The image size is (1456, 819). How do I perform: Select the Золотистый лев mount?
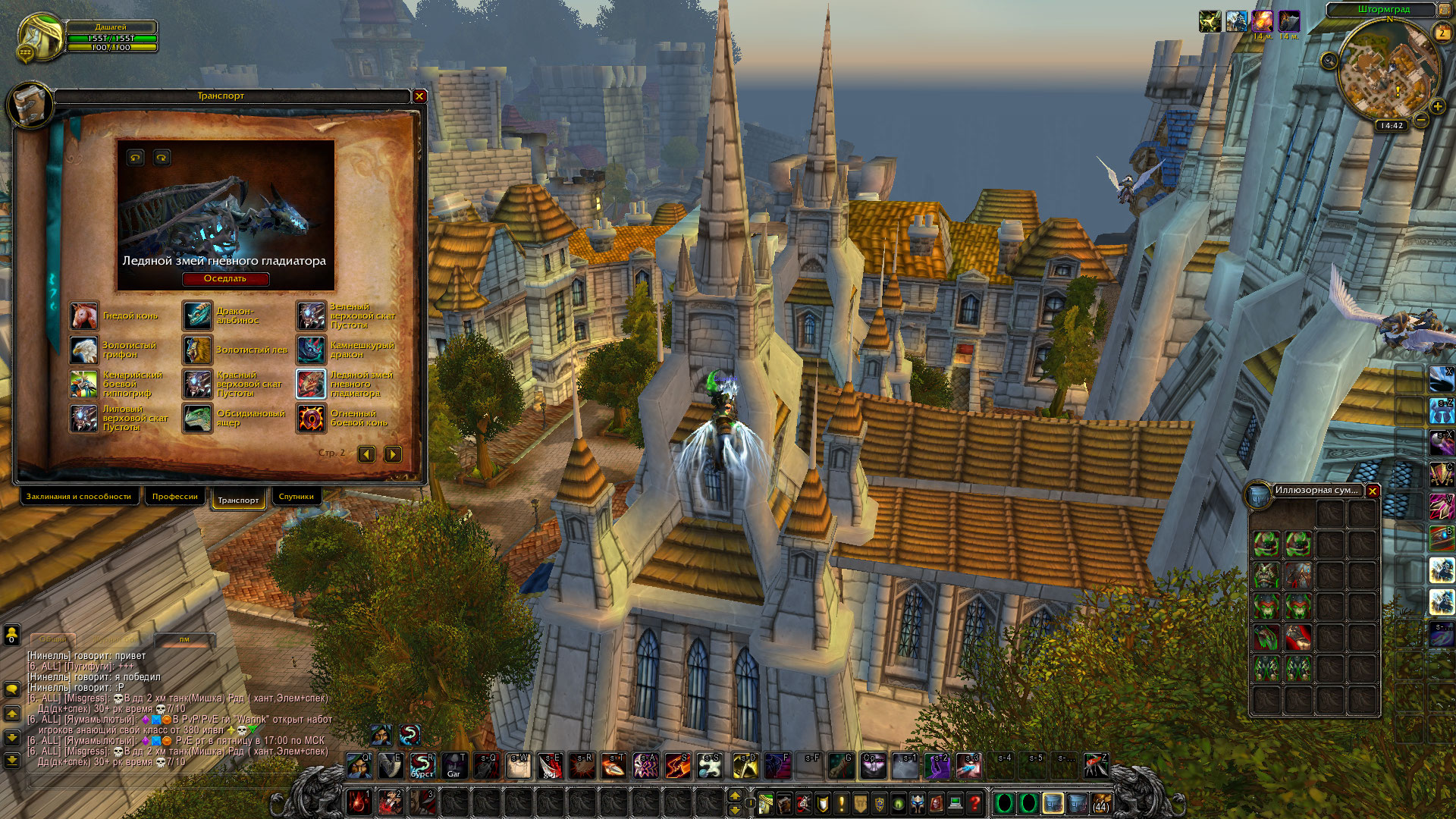[x=197, y=350]
